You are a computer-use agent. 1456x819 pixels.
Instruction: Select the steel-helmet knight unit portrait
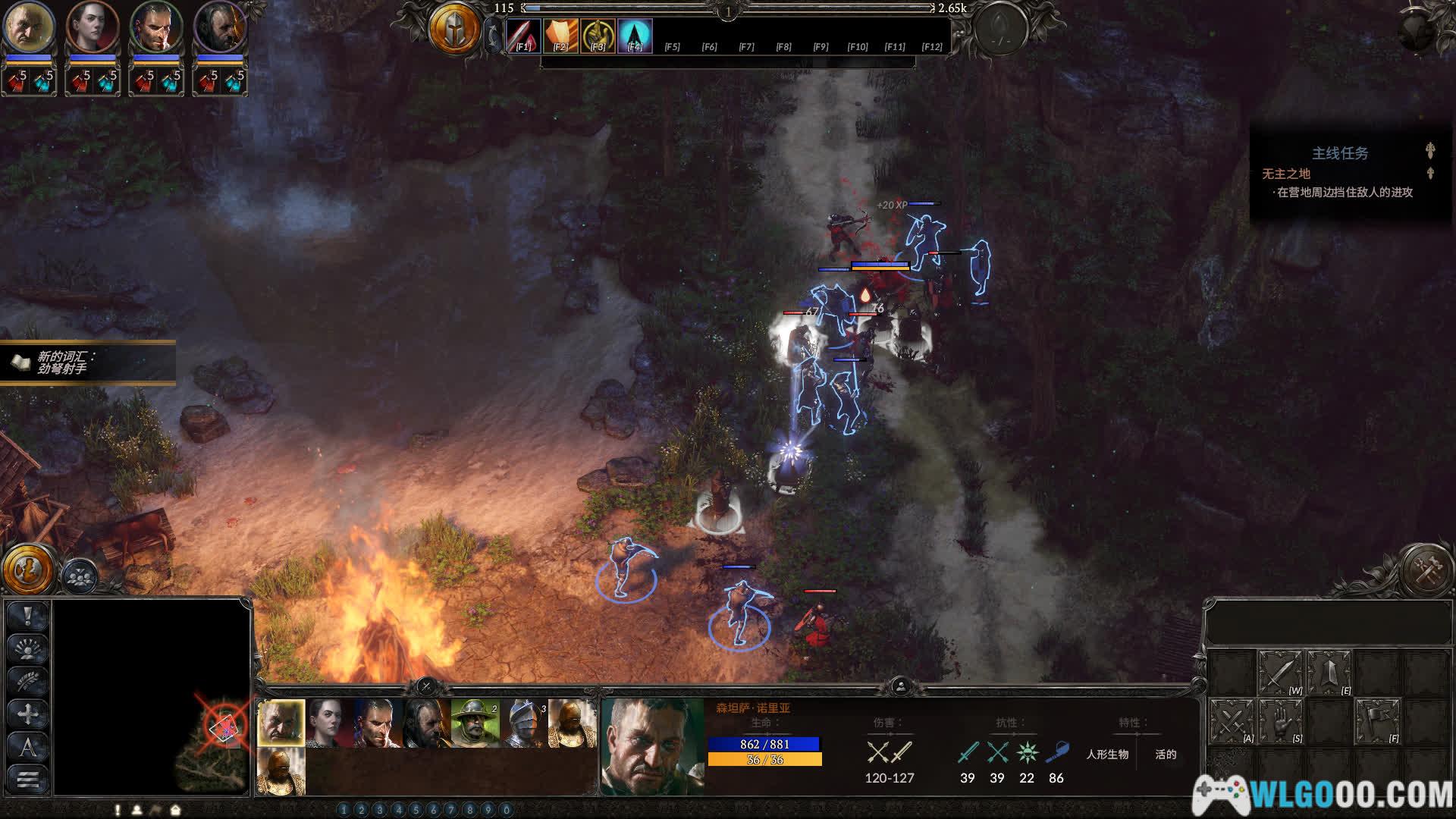(525, 723)
